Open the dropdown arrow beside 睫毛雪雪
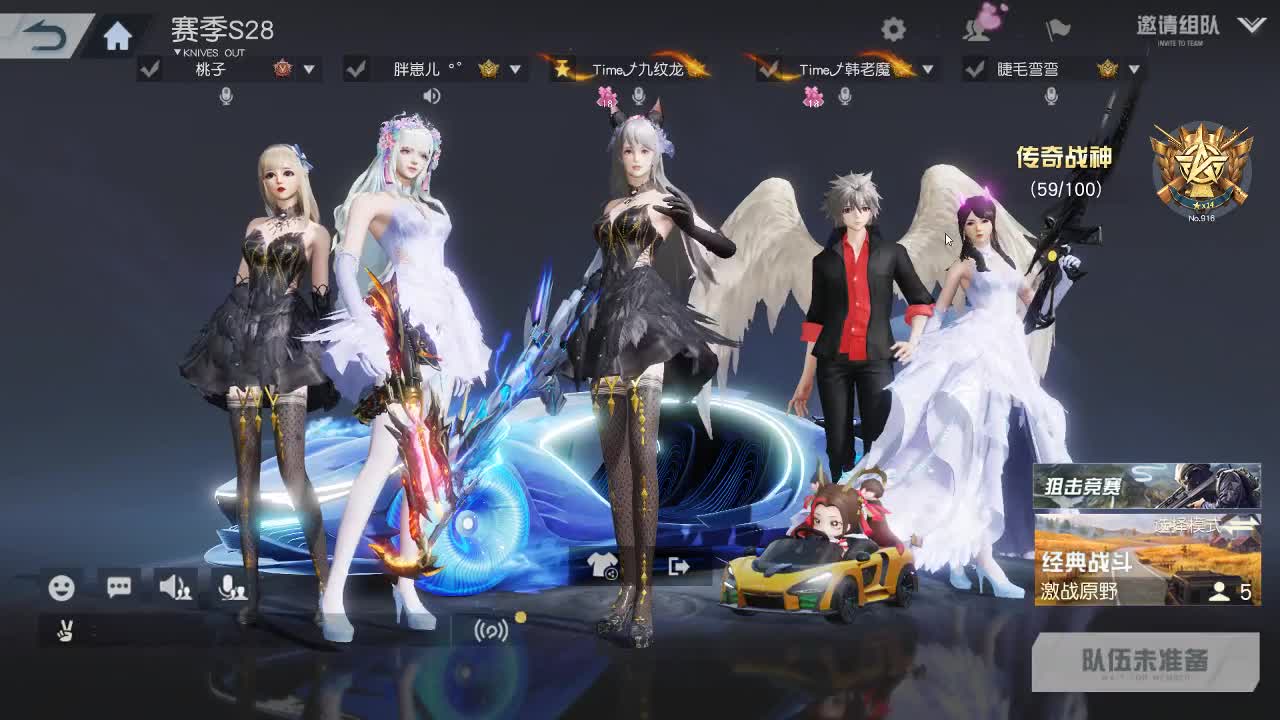The image size is (1280, 720). (1135, 71)
